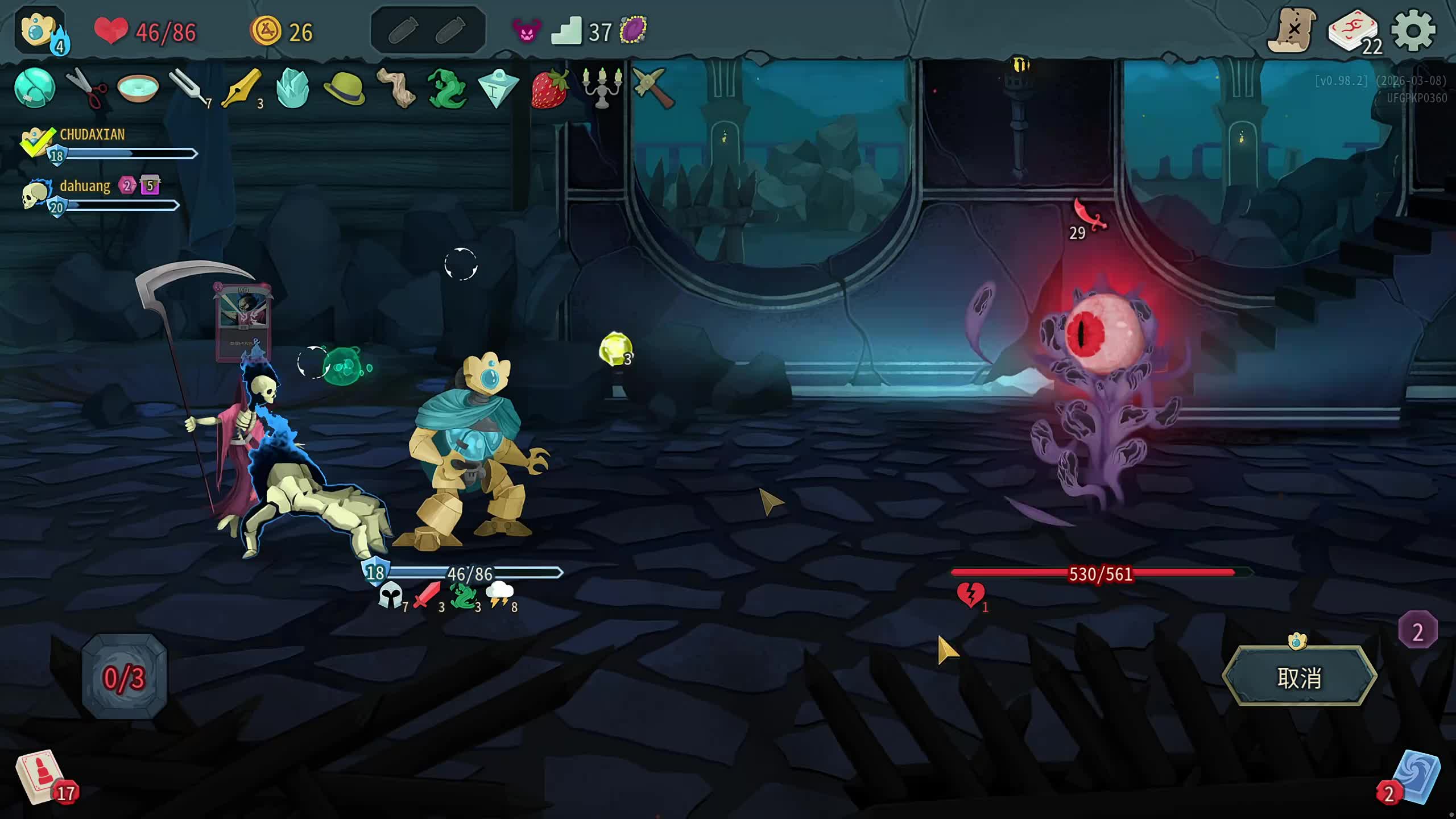Inspect the green bowler hat relic

[x=344, y=88]
